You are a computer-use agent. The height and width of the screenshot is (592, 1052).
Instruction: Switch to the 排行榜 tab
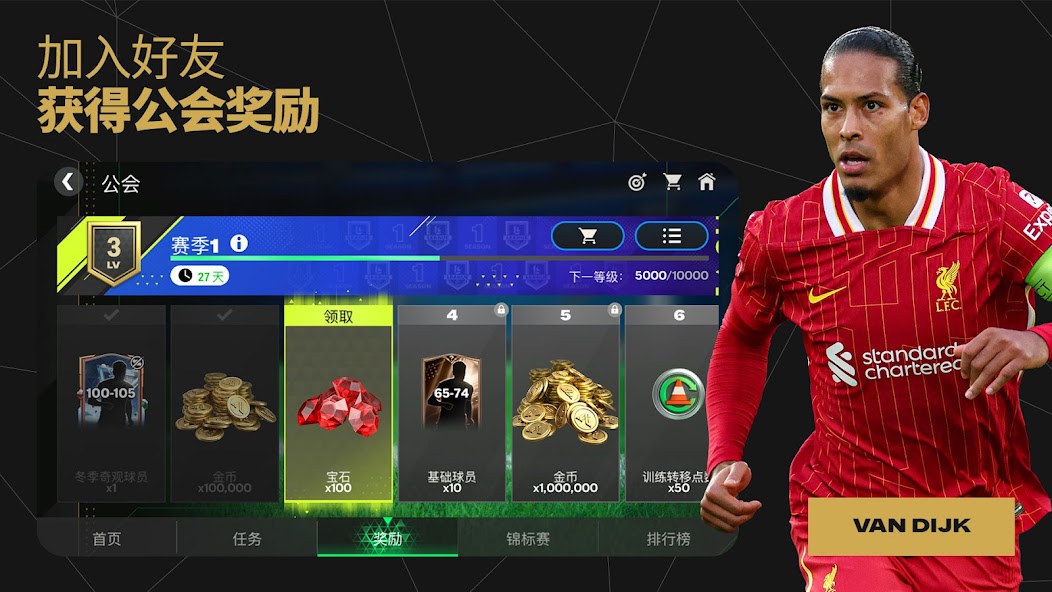[x=668, y=539]
